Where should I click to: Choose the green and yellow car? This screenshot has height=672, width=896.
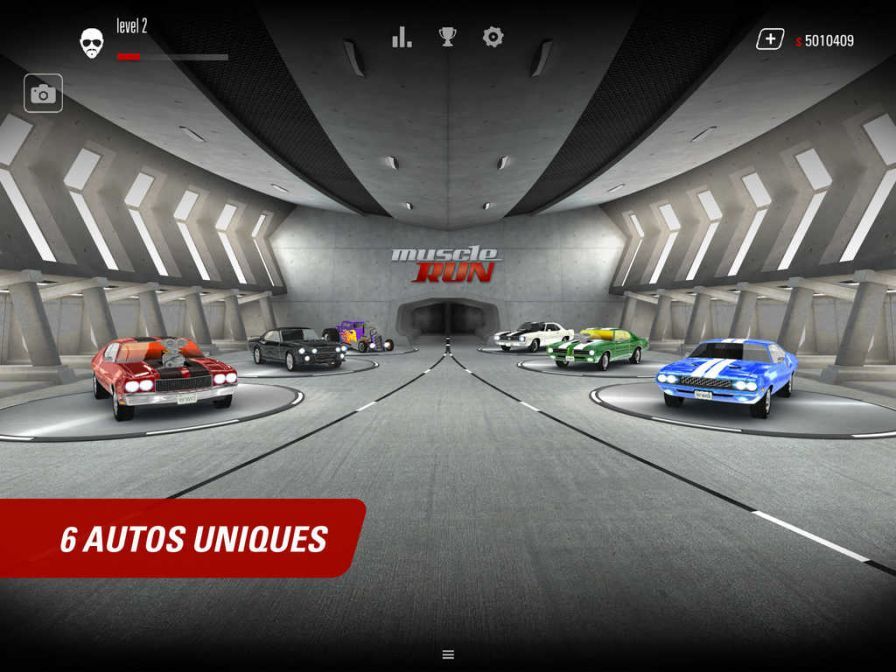pyautogui.click(x=599, y=346)
